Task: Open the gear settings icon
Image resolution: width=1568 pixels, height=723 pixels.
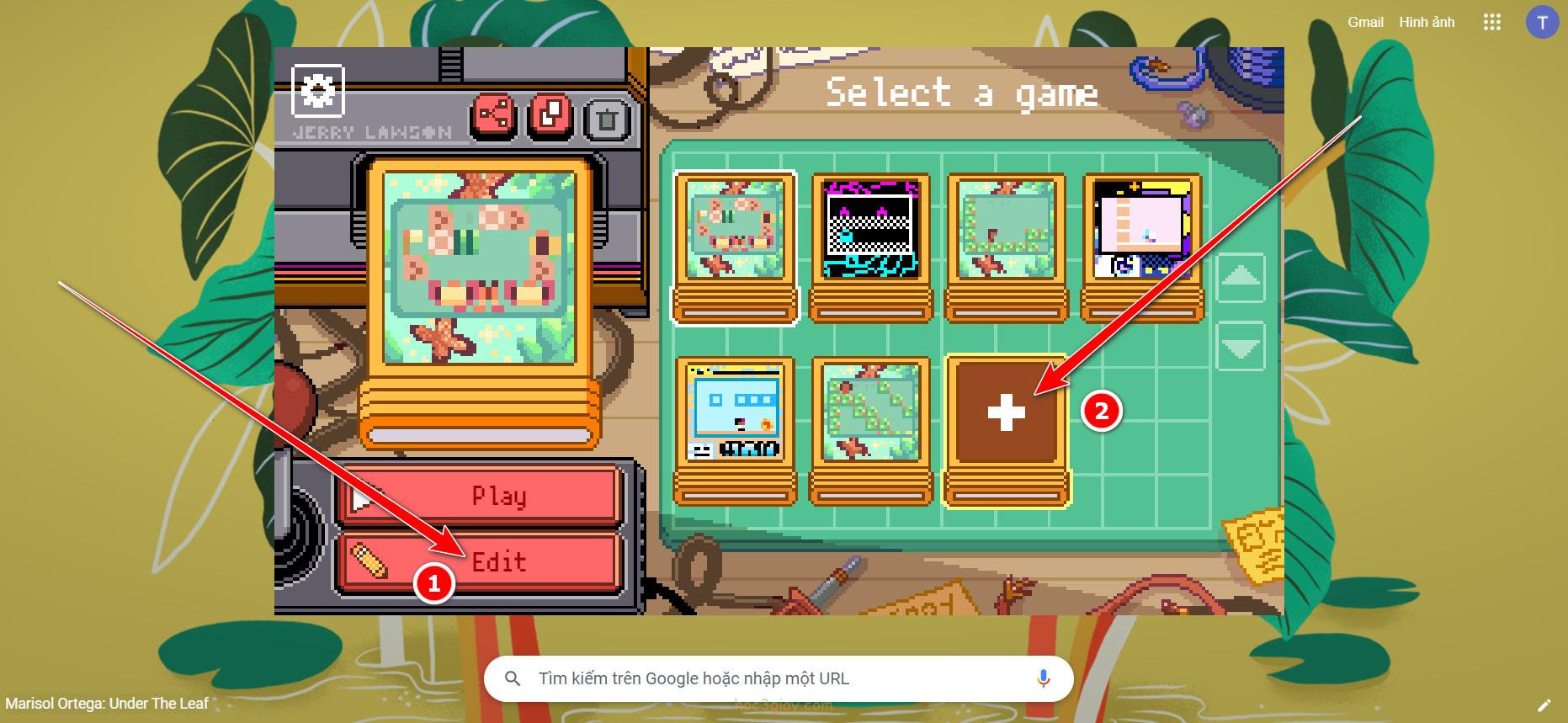Action: tap(317, 89)
